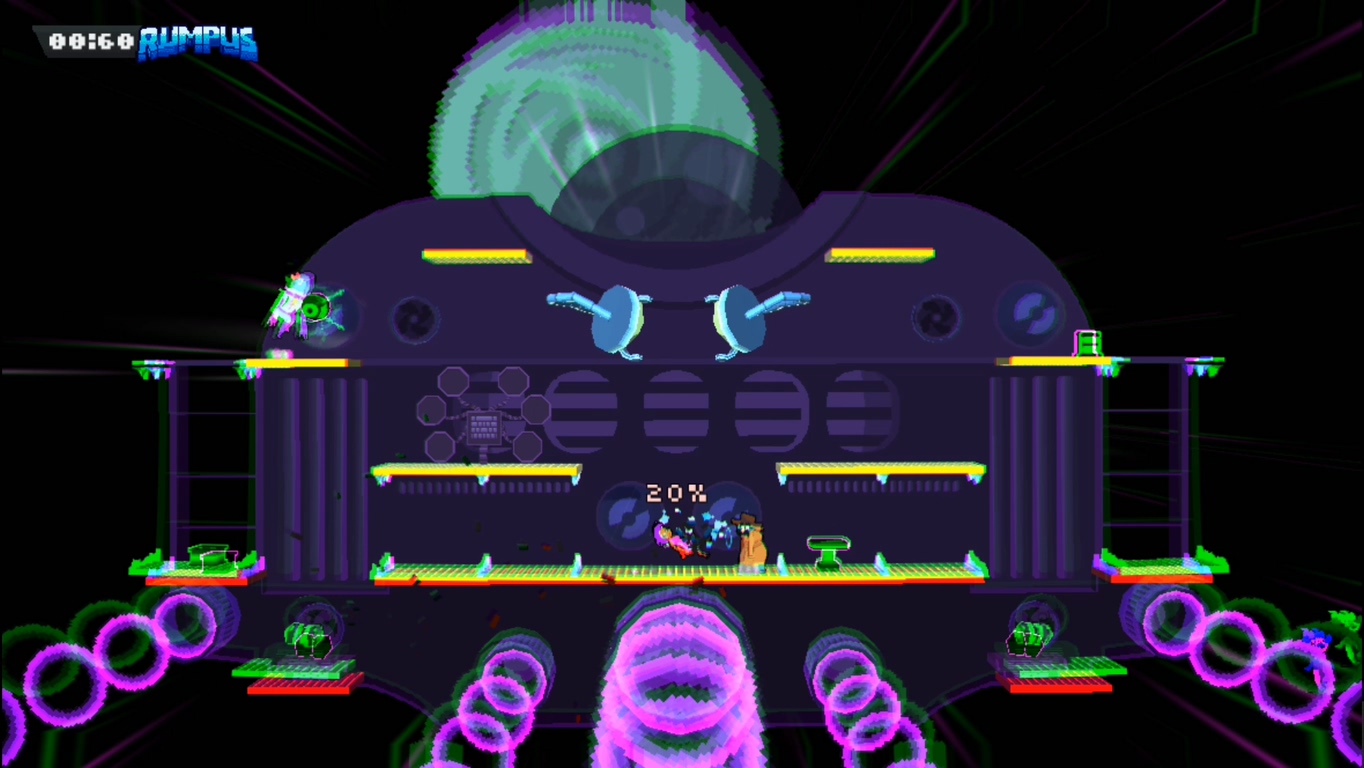1364x768 pixels.
Task: Click the blue character at the far right edge
Action: point(1318,640)
